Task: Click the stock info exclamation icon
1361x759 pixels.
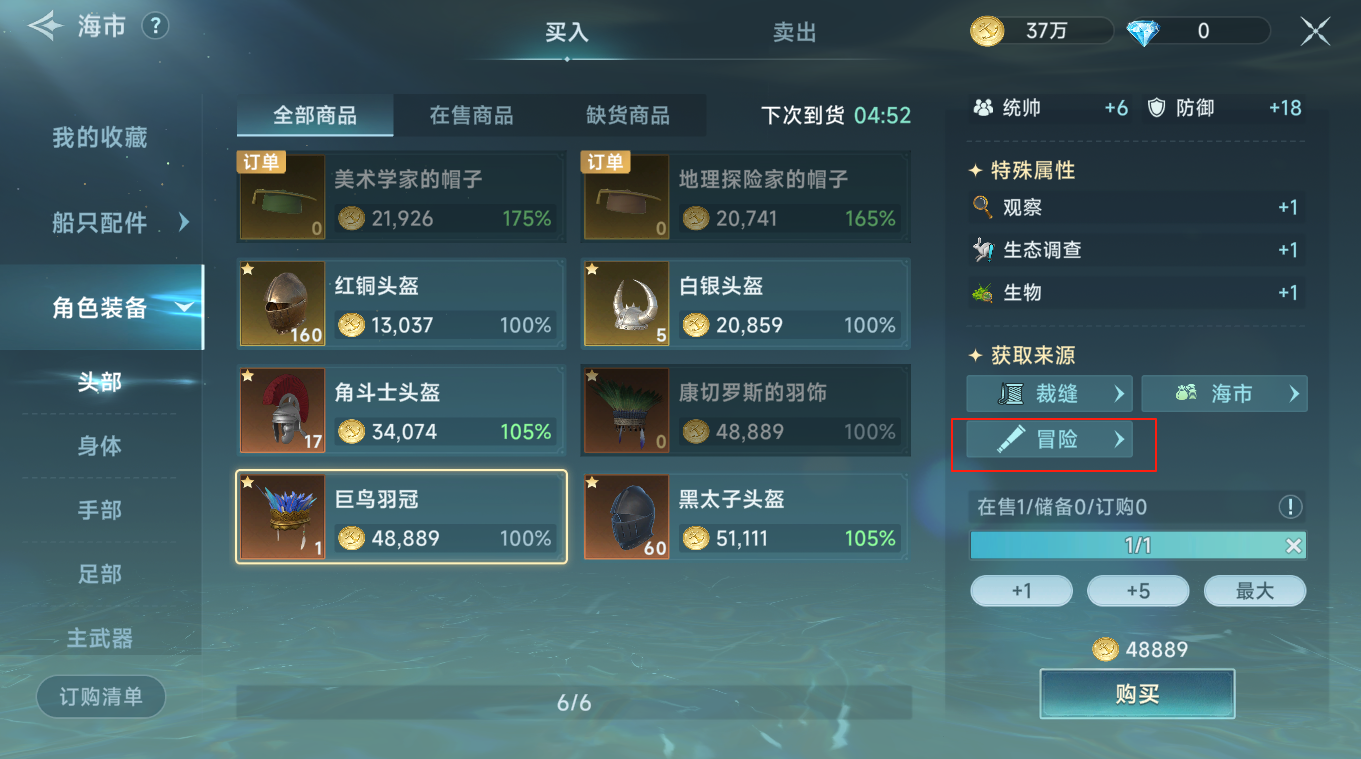Action: pos(1290,508)
